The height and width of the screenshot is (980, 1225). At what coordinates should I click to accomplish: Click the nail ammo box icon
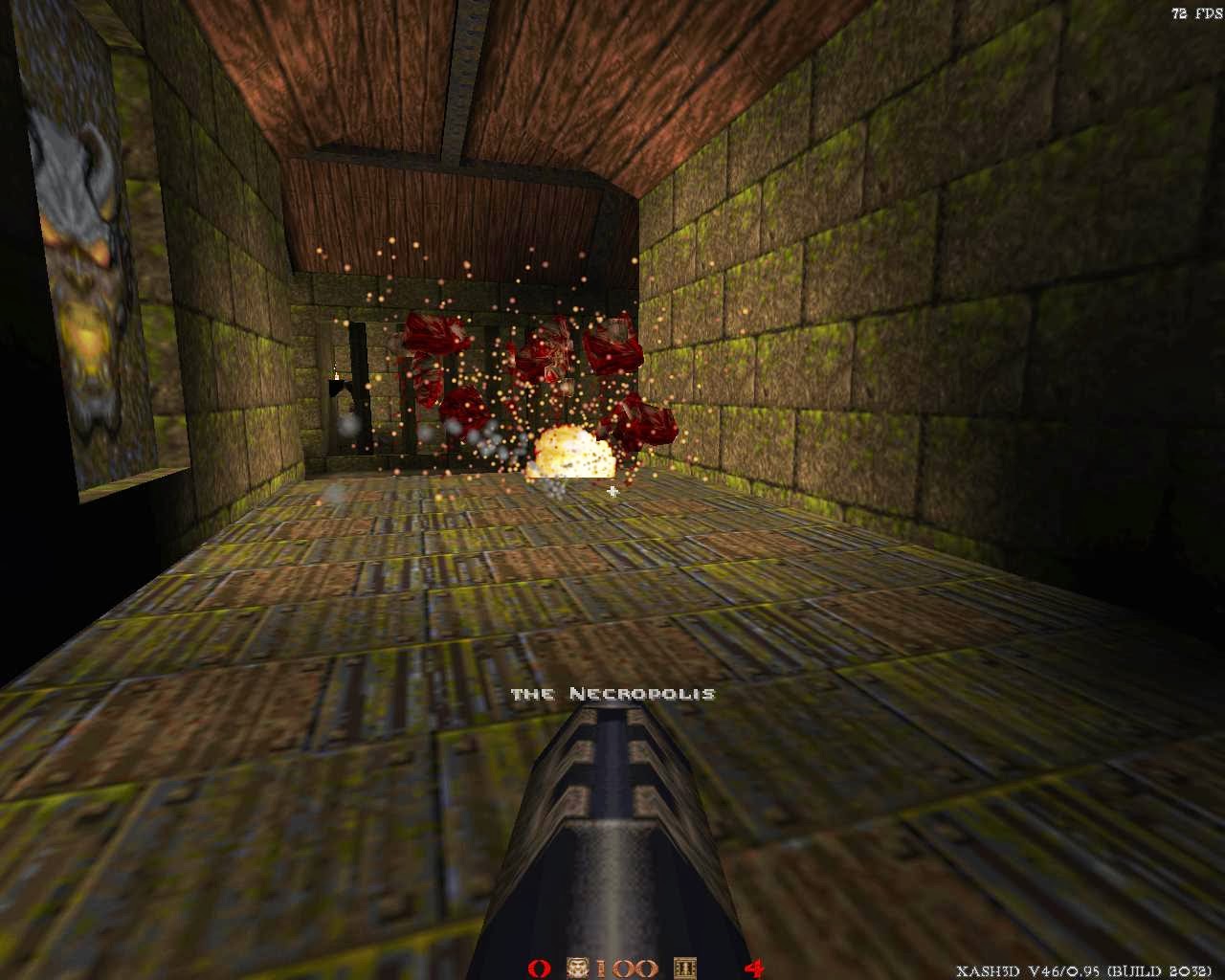[x=683, y=969]
